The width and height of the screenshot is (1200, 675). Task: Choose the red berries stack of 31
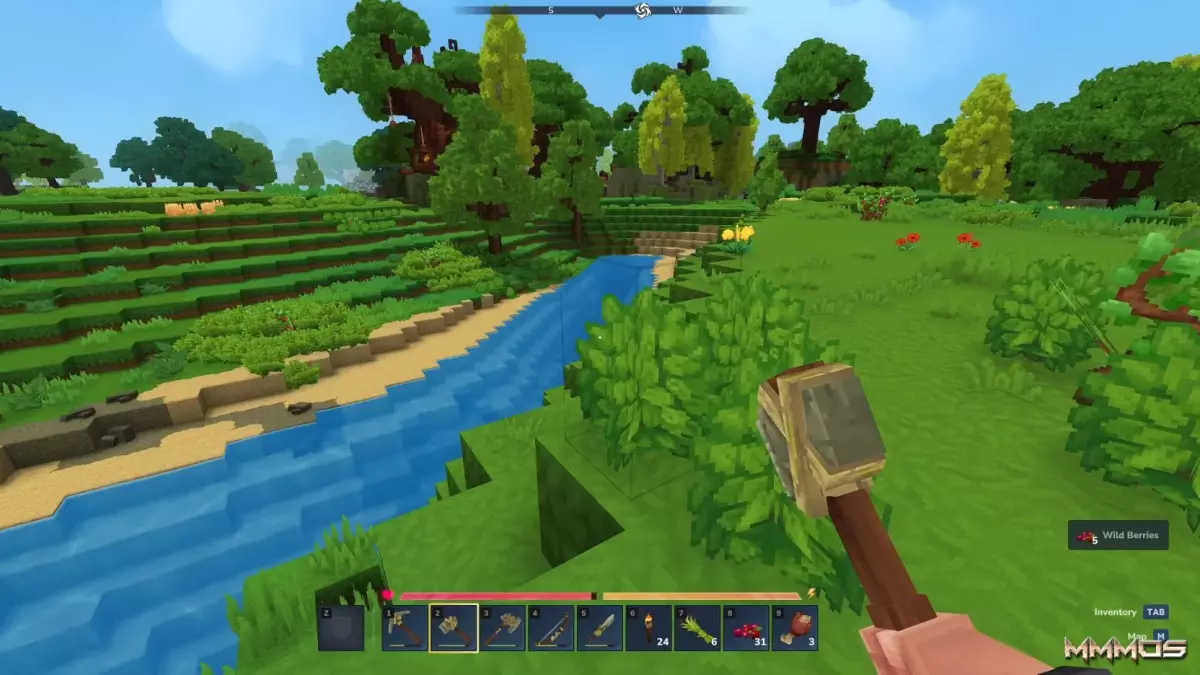pyautogui.click(x=745, y=629)
